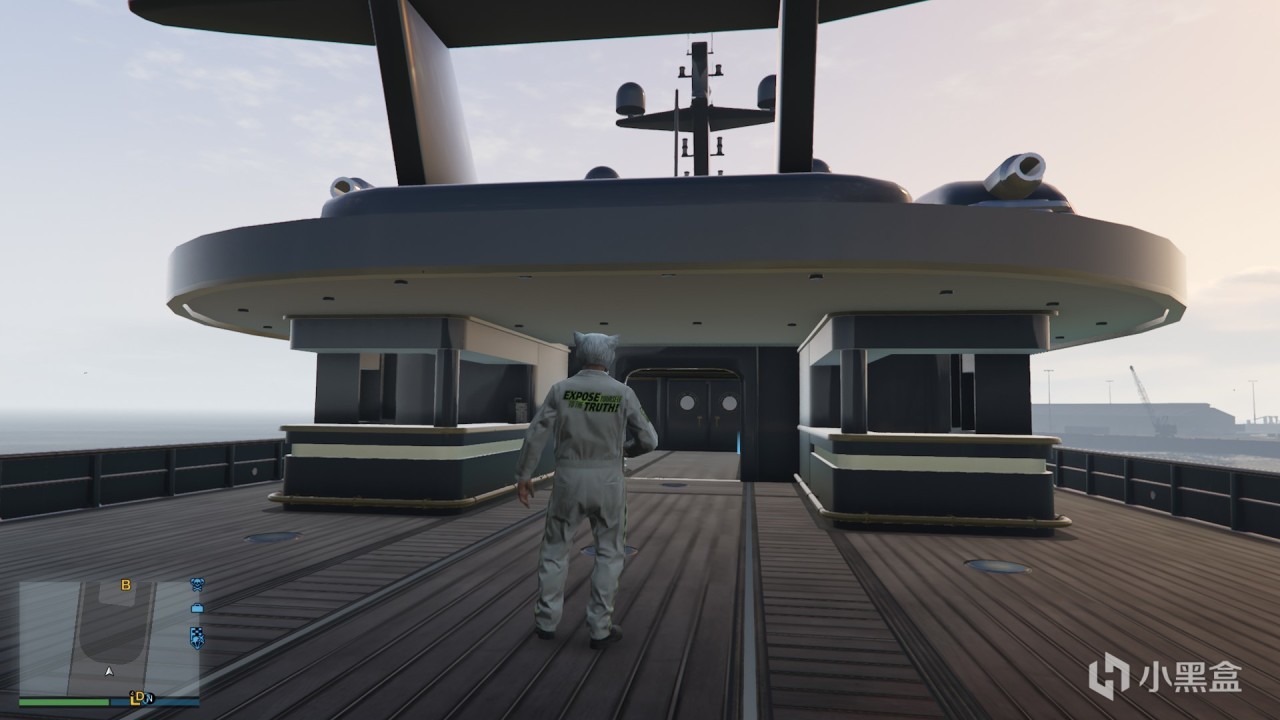The width and height of the screenshot is (1280, 720).
Task: Click the green health bar under the minimap
Action: [62, 701]
